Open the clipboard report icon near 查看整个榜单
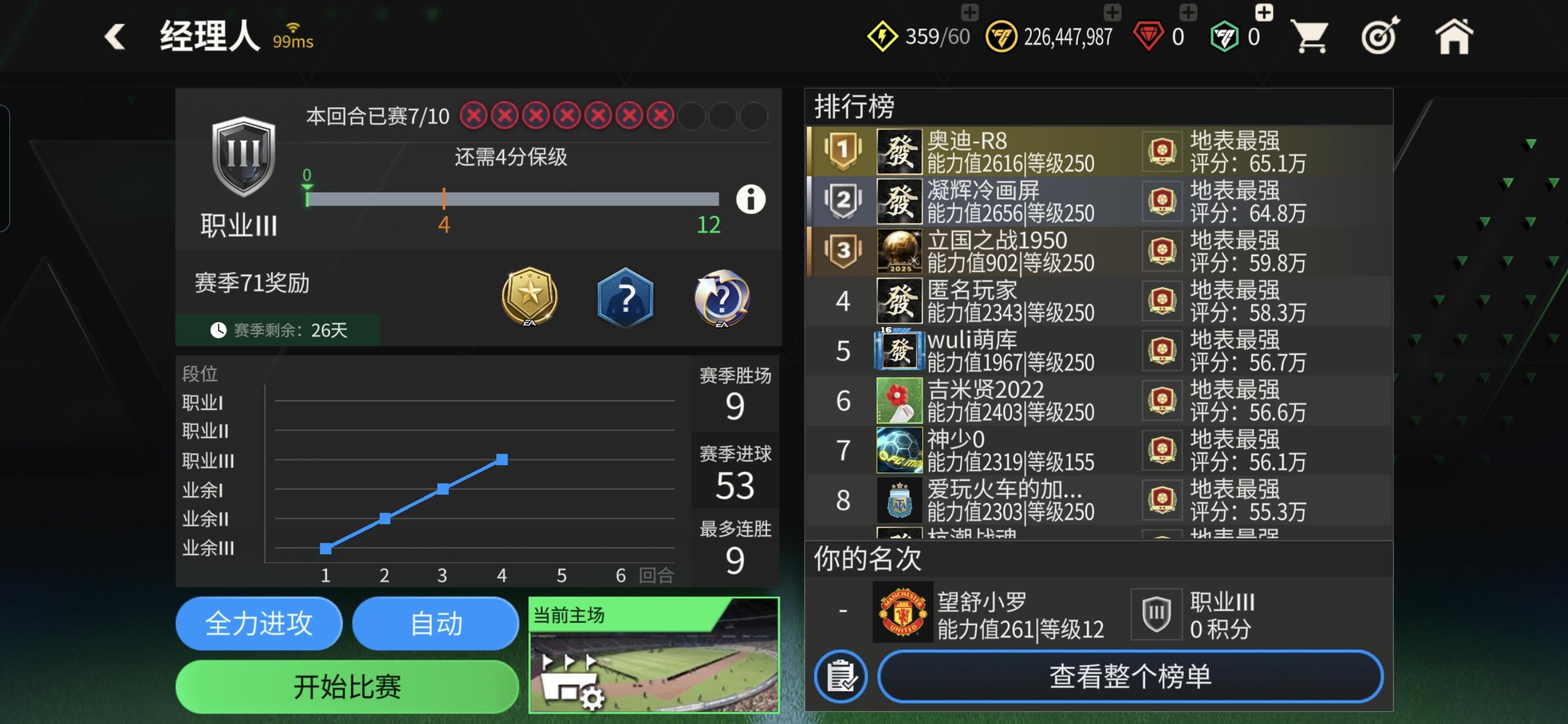1568x724 pixels. click(x=843, y=678)
